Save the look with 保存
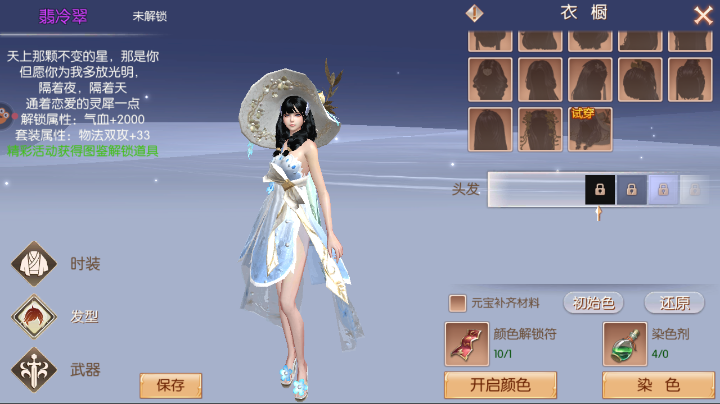720x404 pixels. click(x=170, y=385)
